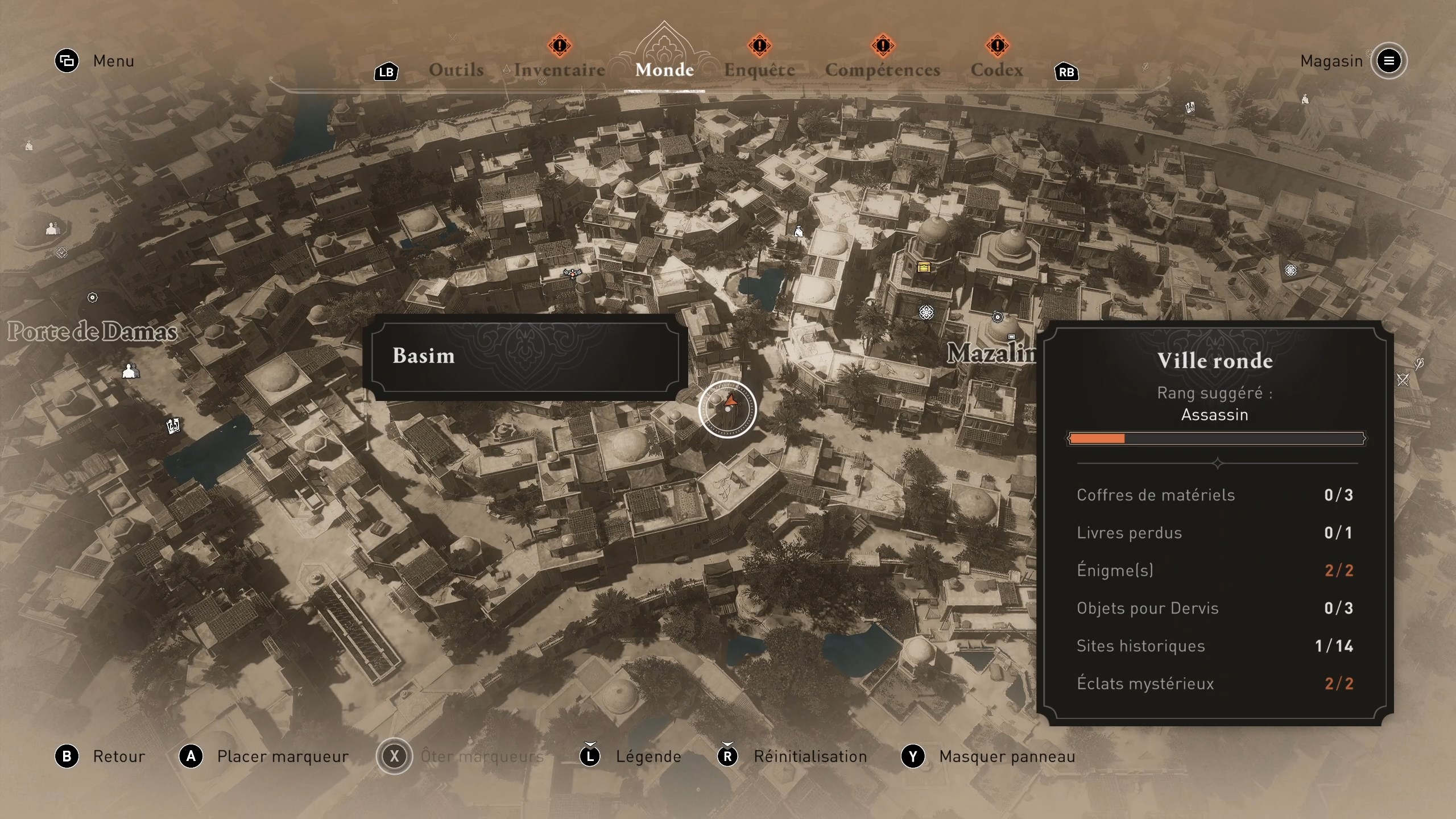Hide the panel with Masquer panneau
The image size is (1456, 819).
1007,756
